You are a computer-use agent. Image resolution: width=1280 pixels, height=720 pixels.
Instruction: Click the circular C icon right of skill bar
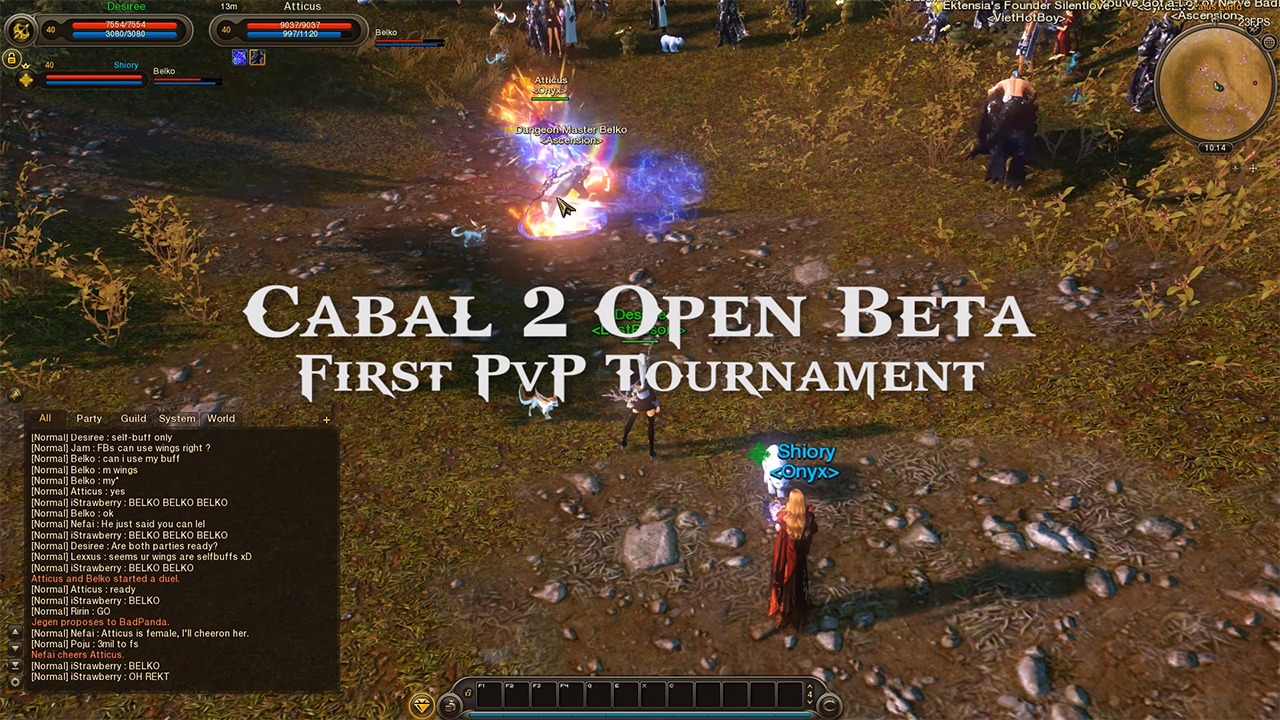(828, 706)
